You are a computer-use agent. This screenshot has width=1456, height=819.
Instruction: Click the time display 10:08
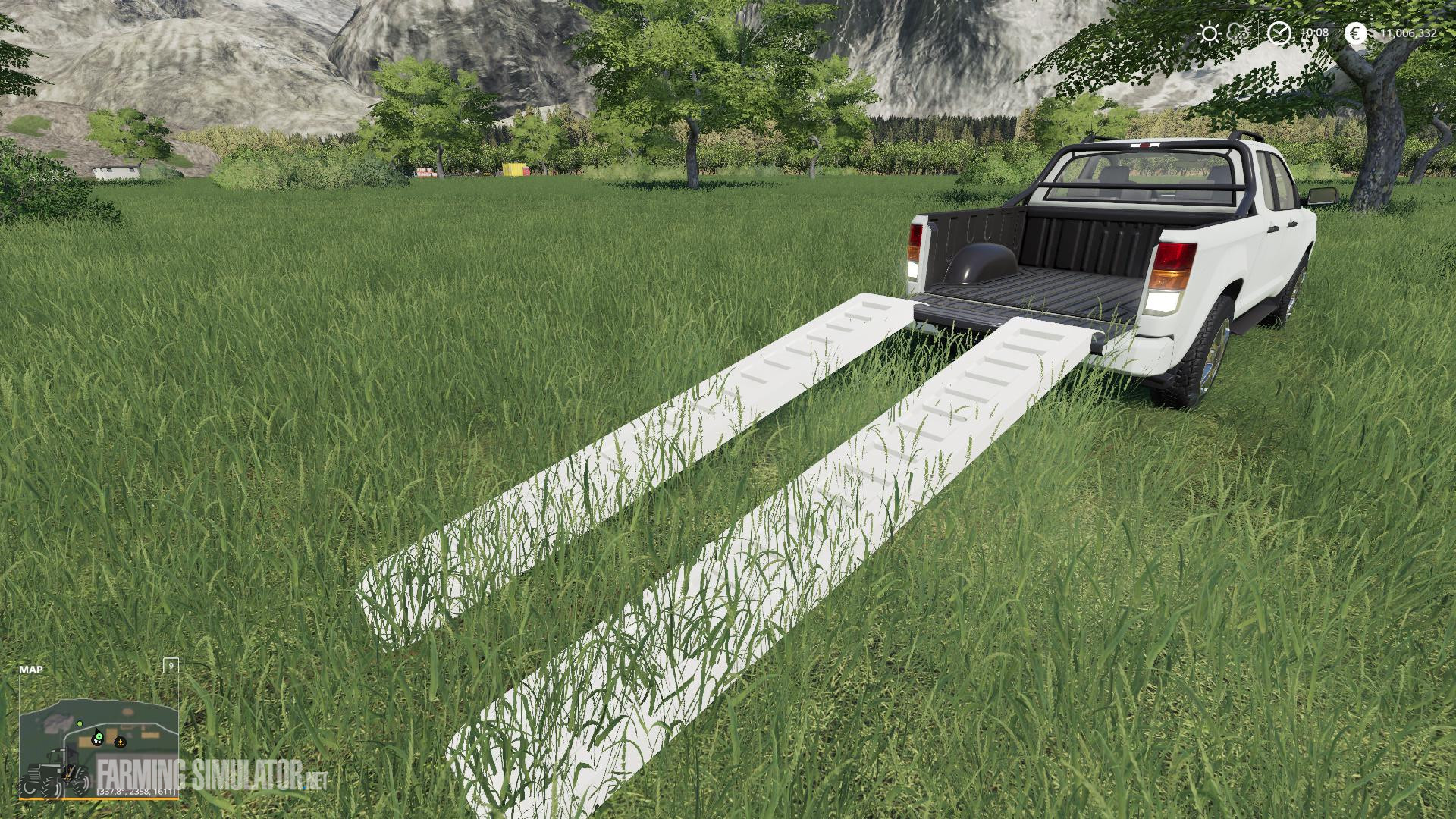point(1314,32)
